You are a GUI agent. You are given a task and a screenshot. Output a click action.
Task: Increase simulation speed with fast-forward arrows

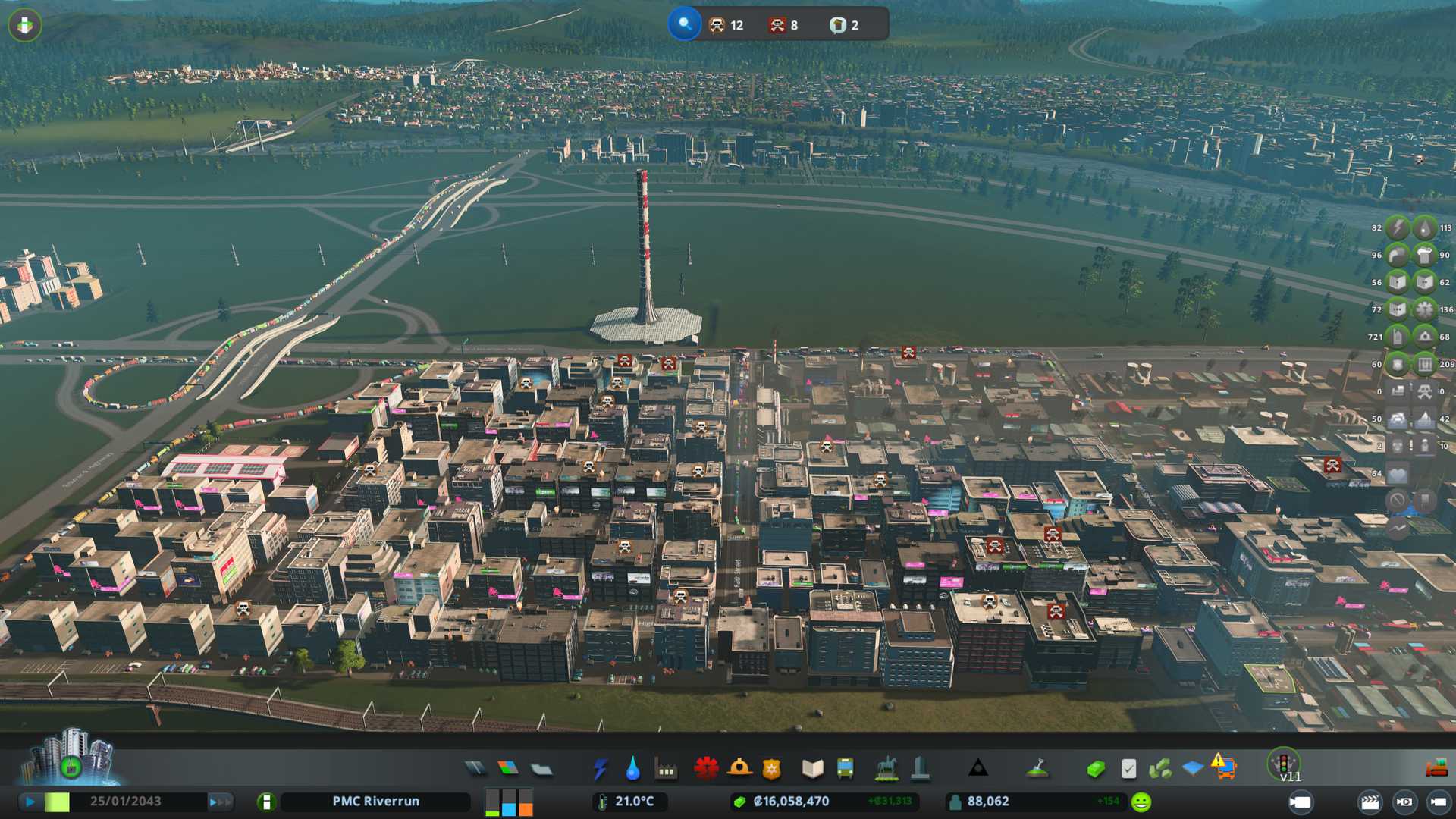click(220, 802)
